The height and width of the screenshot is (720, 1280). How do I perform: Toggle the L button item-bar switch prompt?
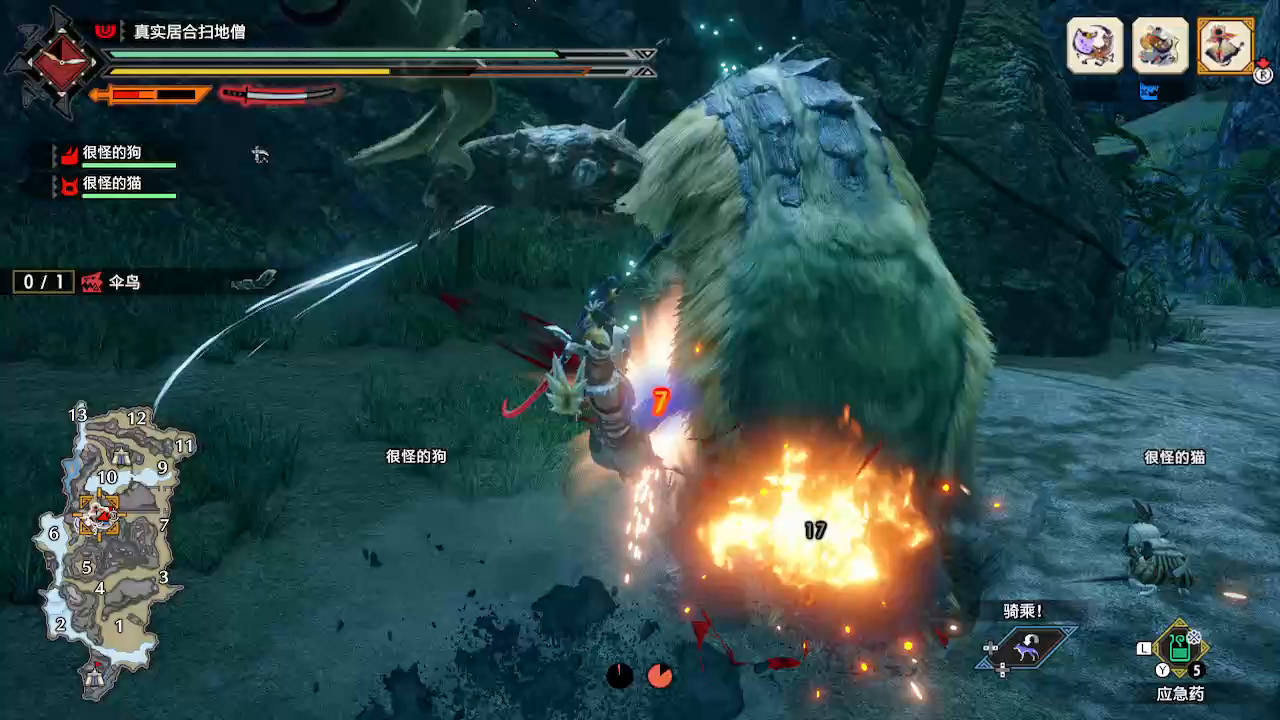pos(1144,647)
